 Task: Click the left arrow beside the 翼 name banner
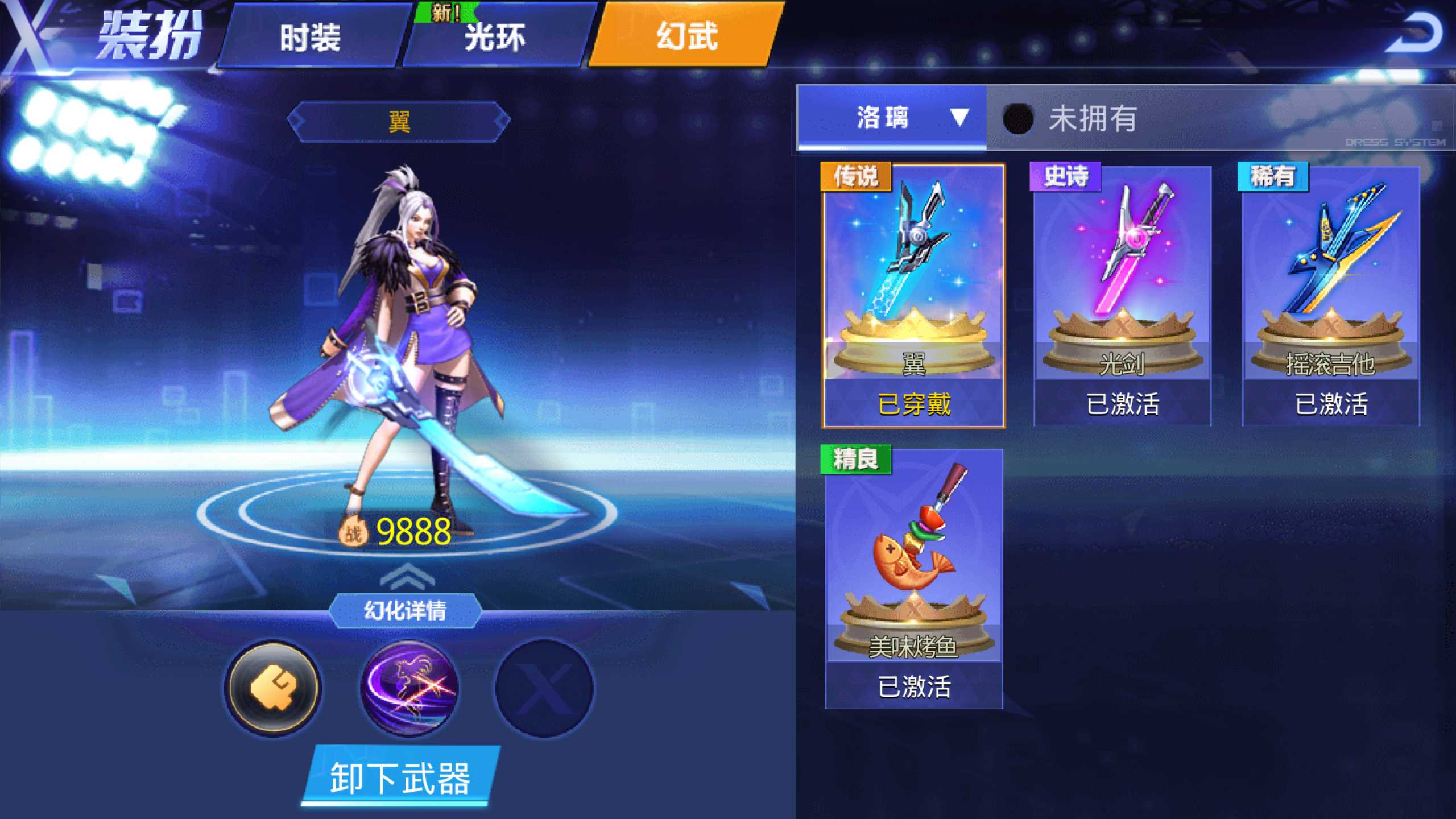point(295,122)
